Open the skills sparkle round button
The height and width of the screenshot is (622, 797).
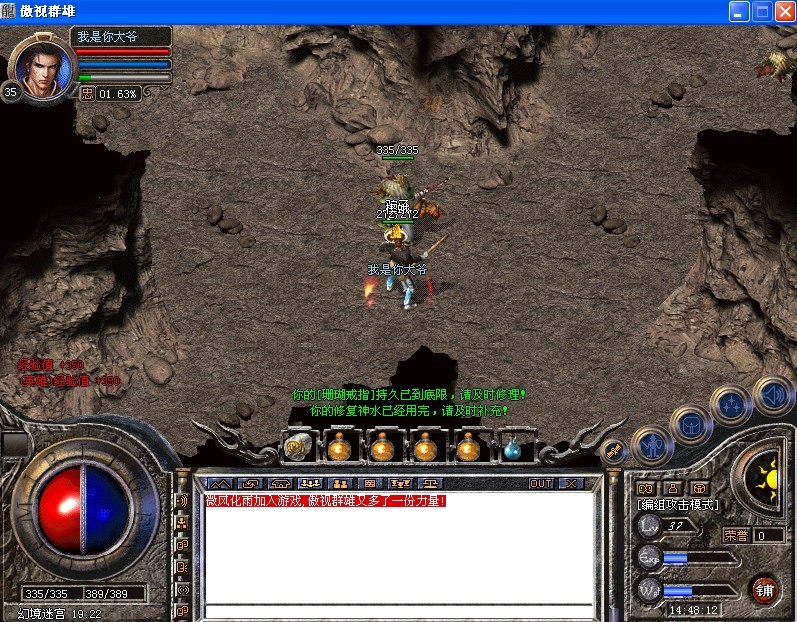pos(731,405)
